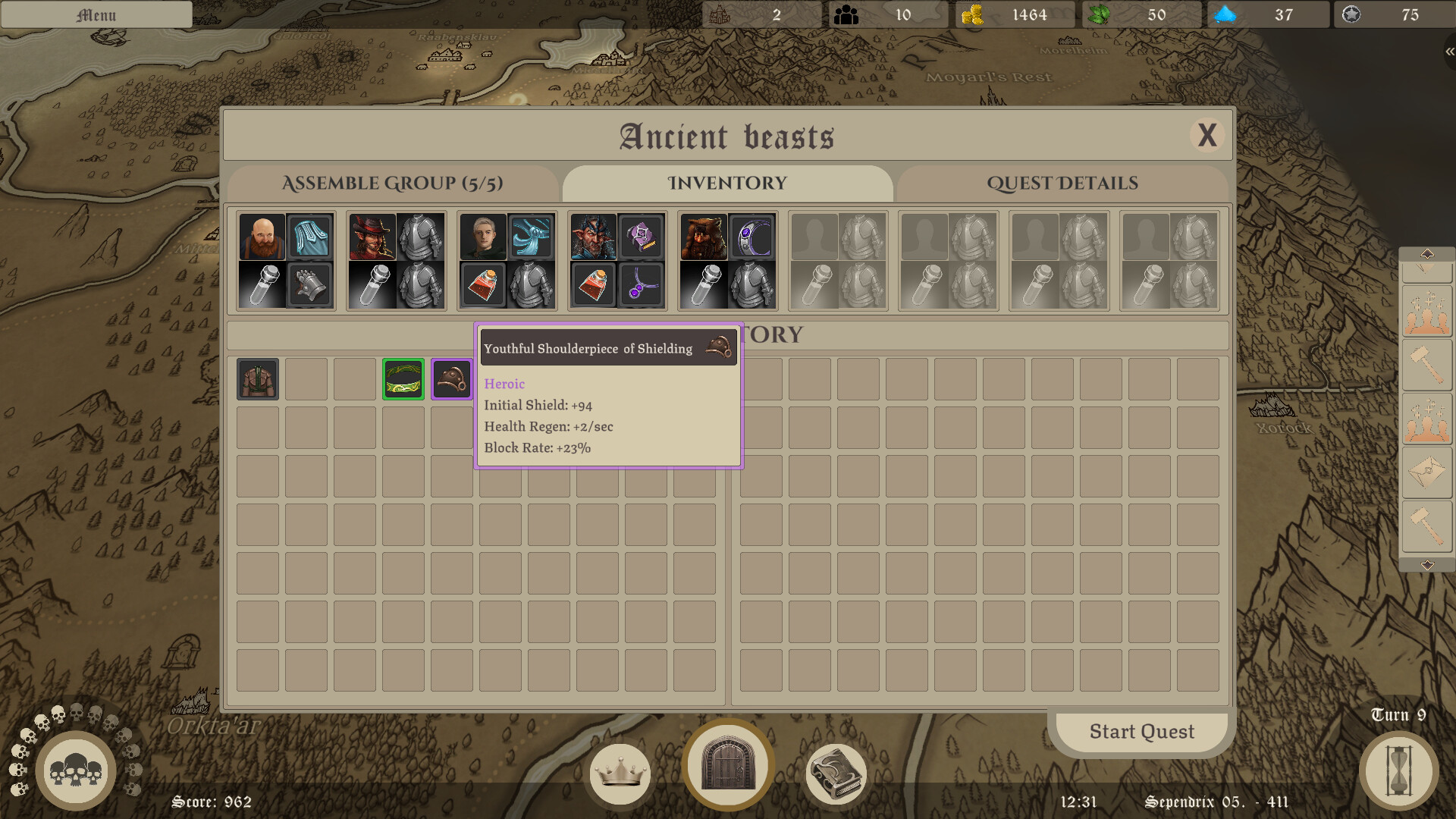Select the green-highlighted belt item in inventory
This screenshot has width=1456, height=819.
coord(403,378)
